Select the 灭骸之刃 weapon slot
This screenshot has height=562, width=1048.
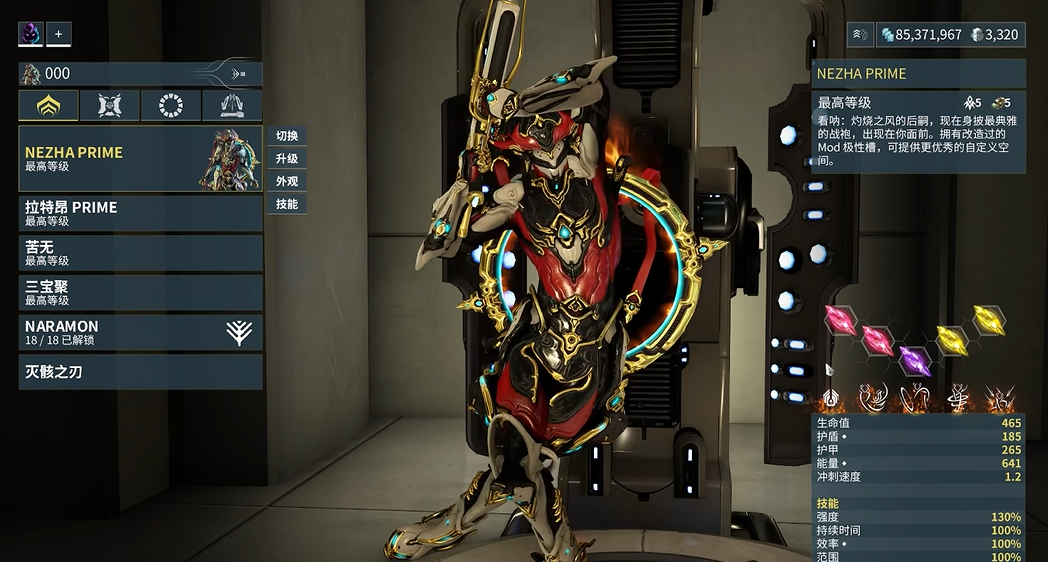point(140,372)
